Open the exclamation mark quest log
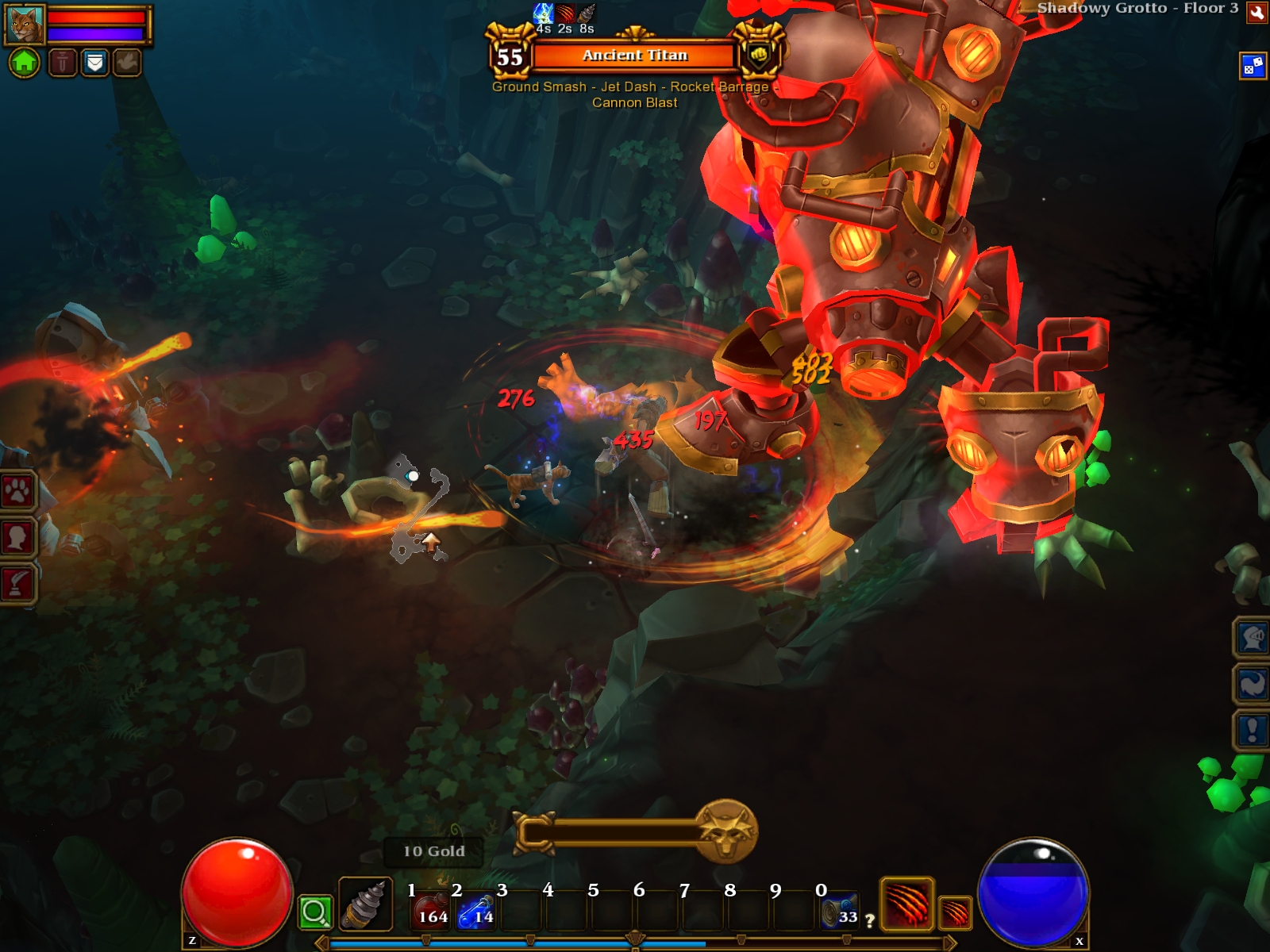Viewport: 1270px width, 952px height. click(x=1252, y=729)
